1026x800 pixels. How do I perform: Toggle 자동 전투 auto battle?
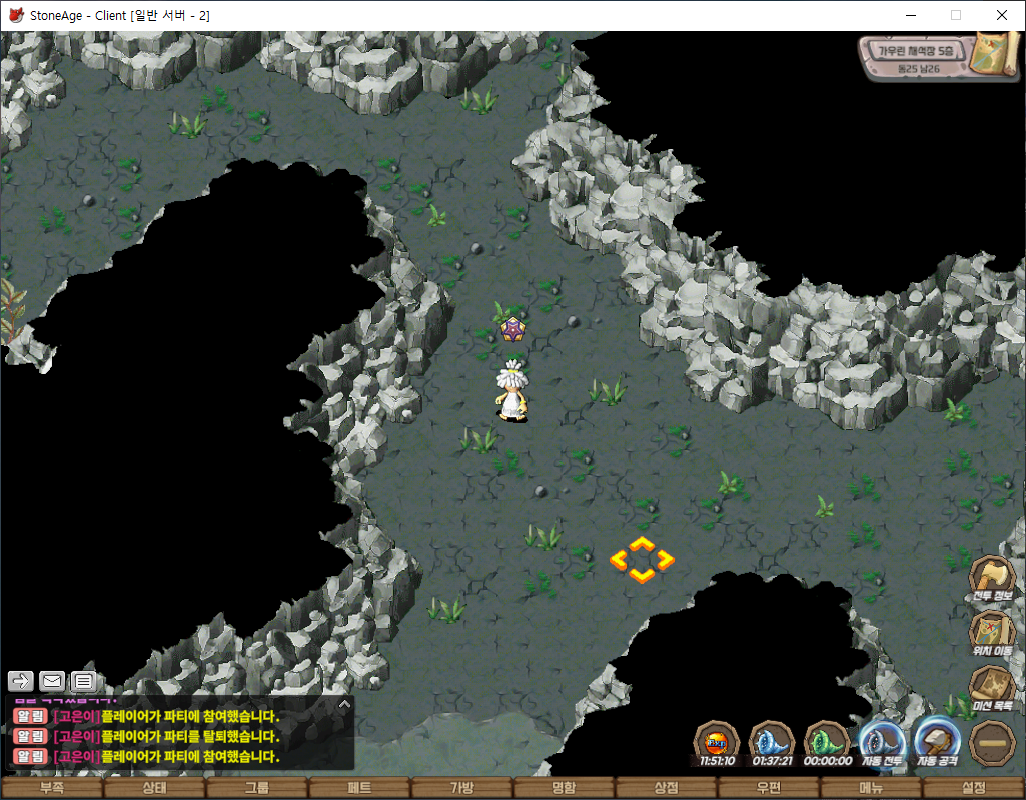(882, 744)
